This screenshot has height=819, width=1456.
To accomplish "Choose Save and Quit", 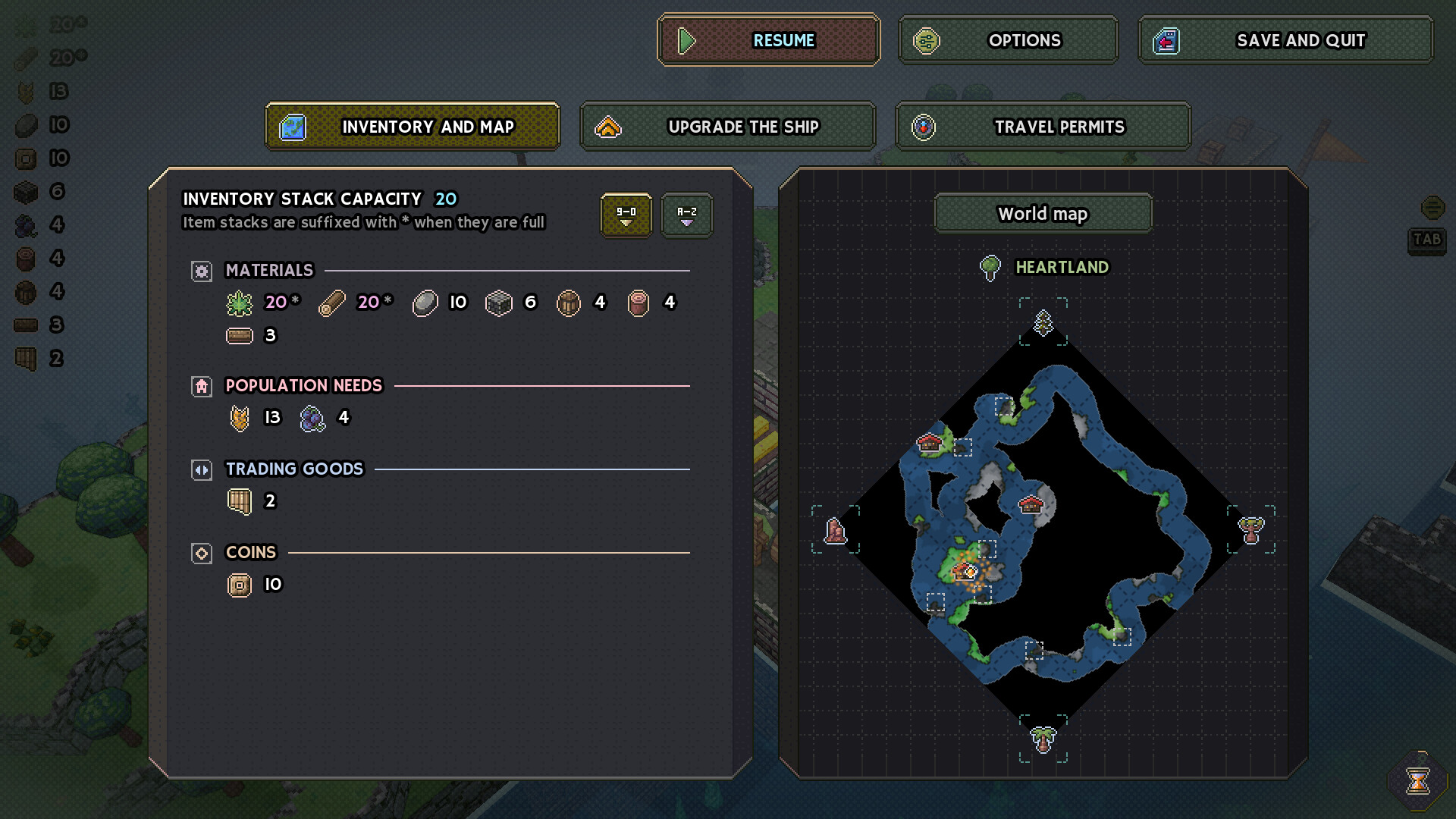I will coord(1285,40).
